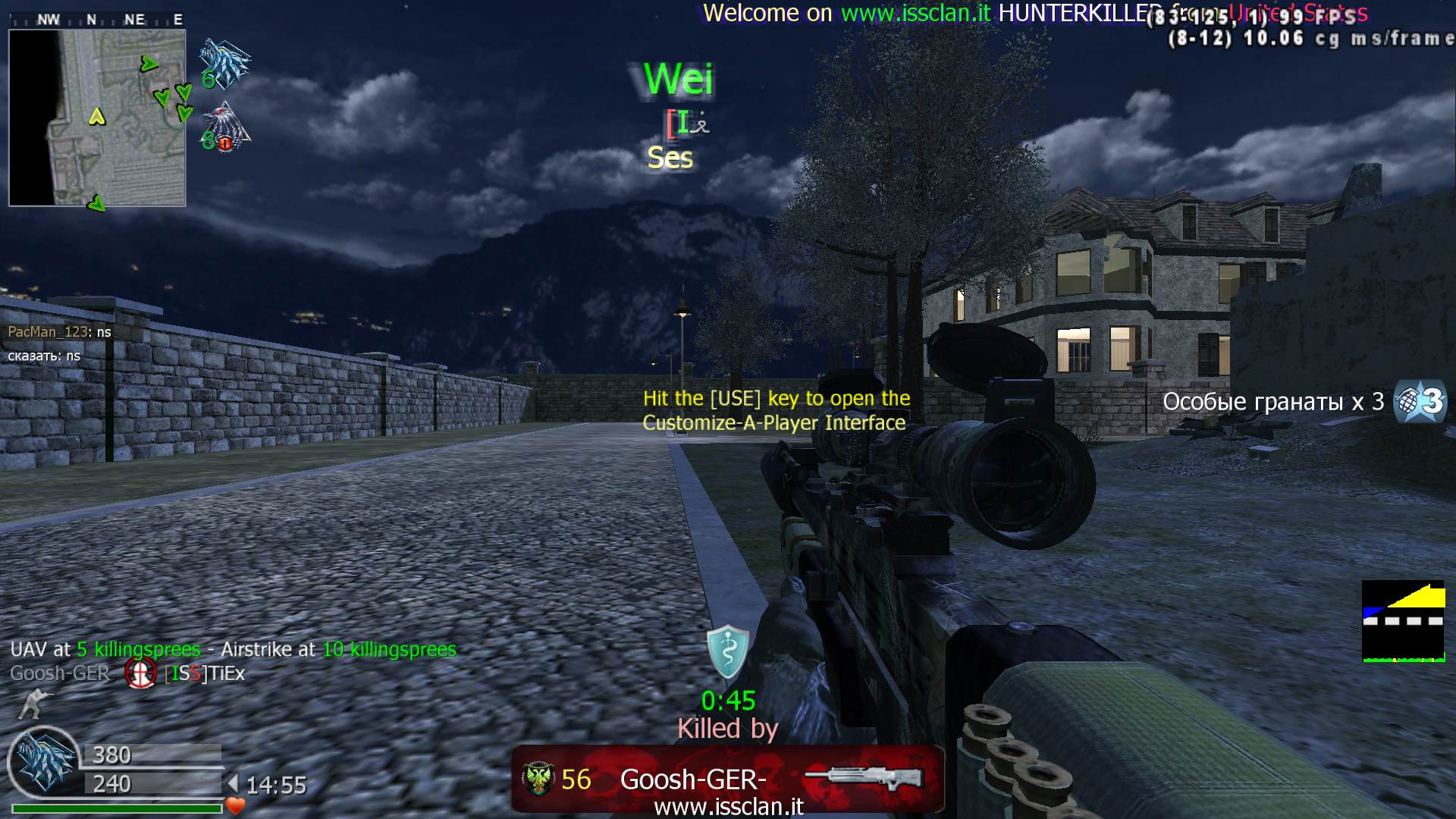Click the headshot icon in the kill feed
This screenshot has height=819, width=1456.
coord(140,673)
